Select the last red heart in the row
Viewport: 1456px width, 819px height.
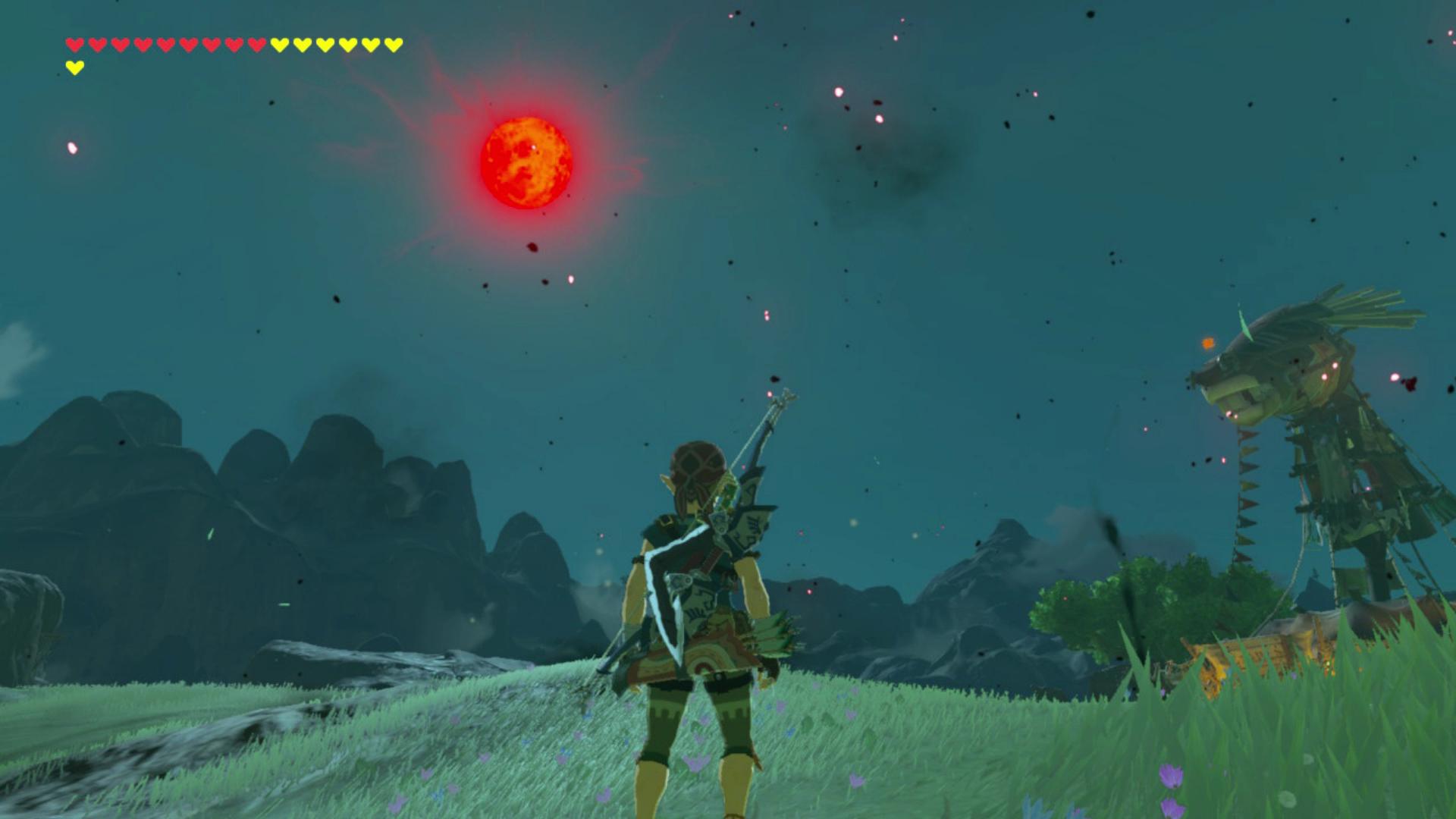tap(256, 45)
